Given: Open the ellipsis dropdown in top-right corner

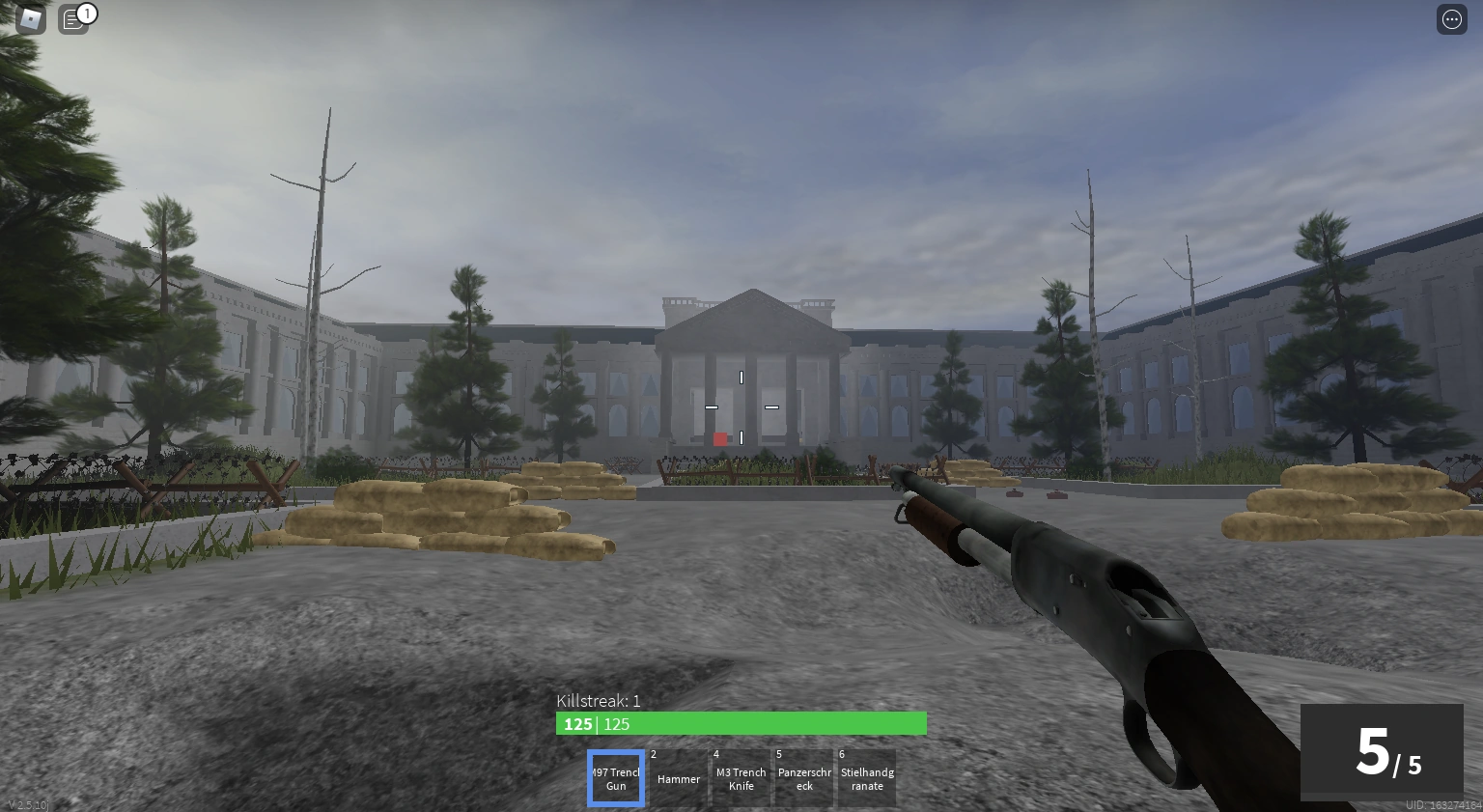Looking at the screenshot, I should click(x=1452, y=18).
